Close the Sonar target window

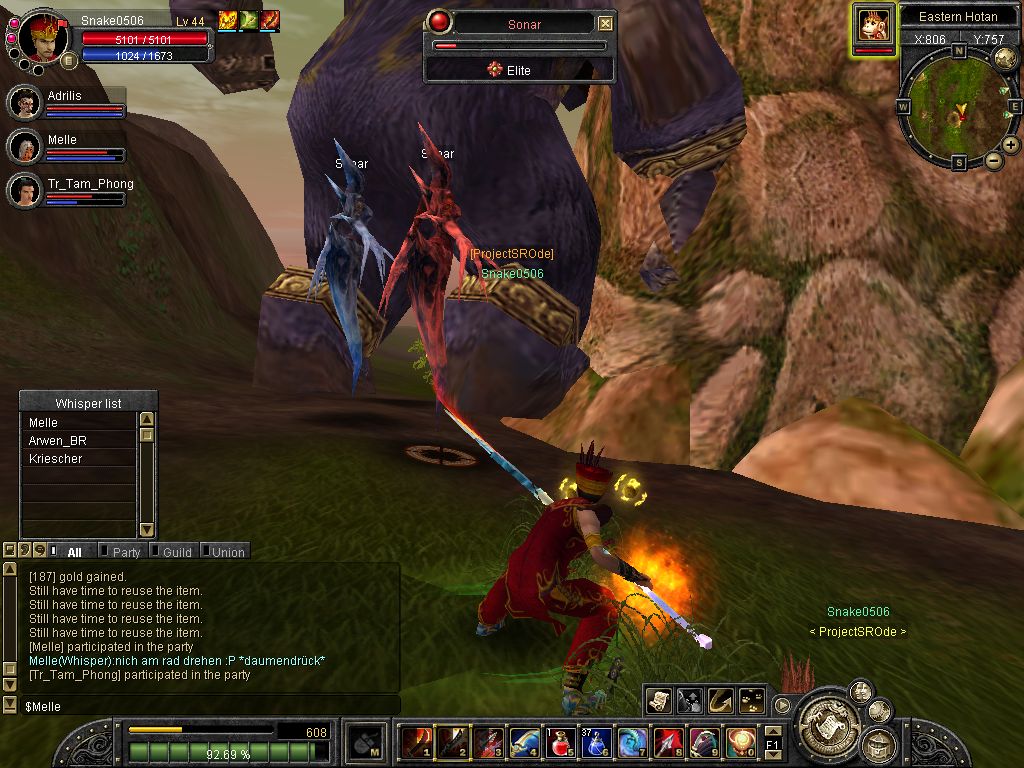[605, 23]
